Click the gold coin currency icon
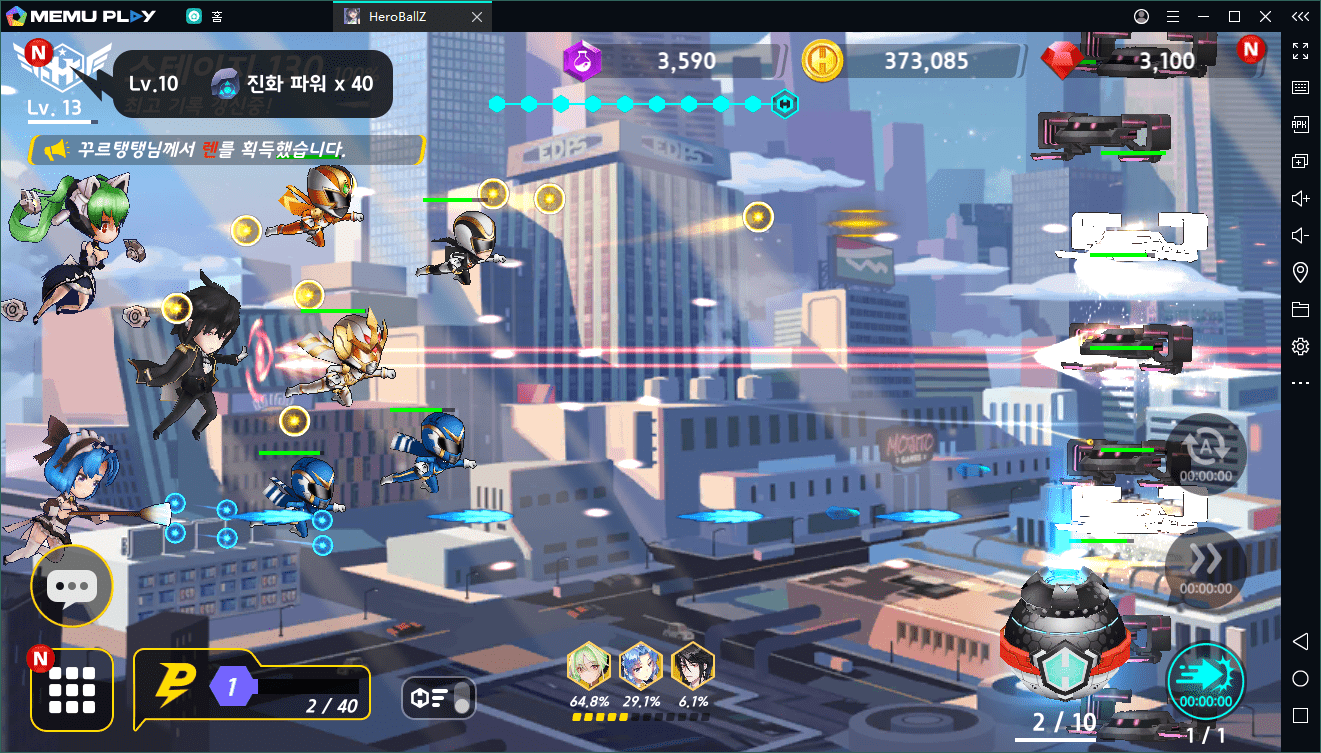 click(822, 61)
